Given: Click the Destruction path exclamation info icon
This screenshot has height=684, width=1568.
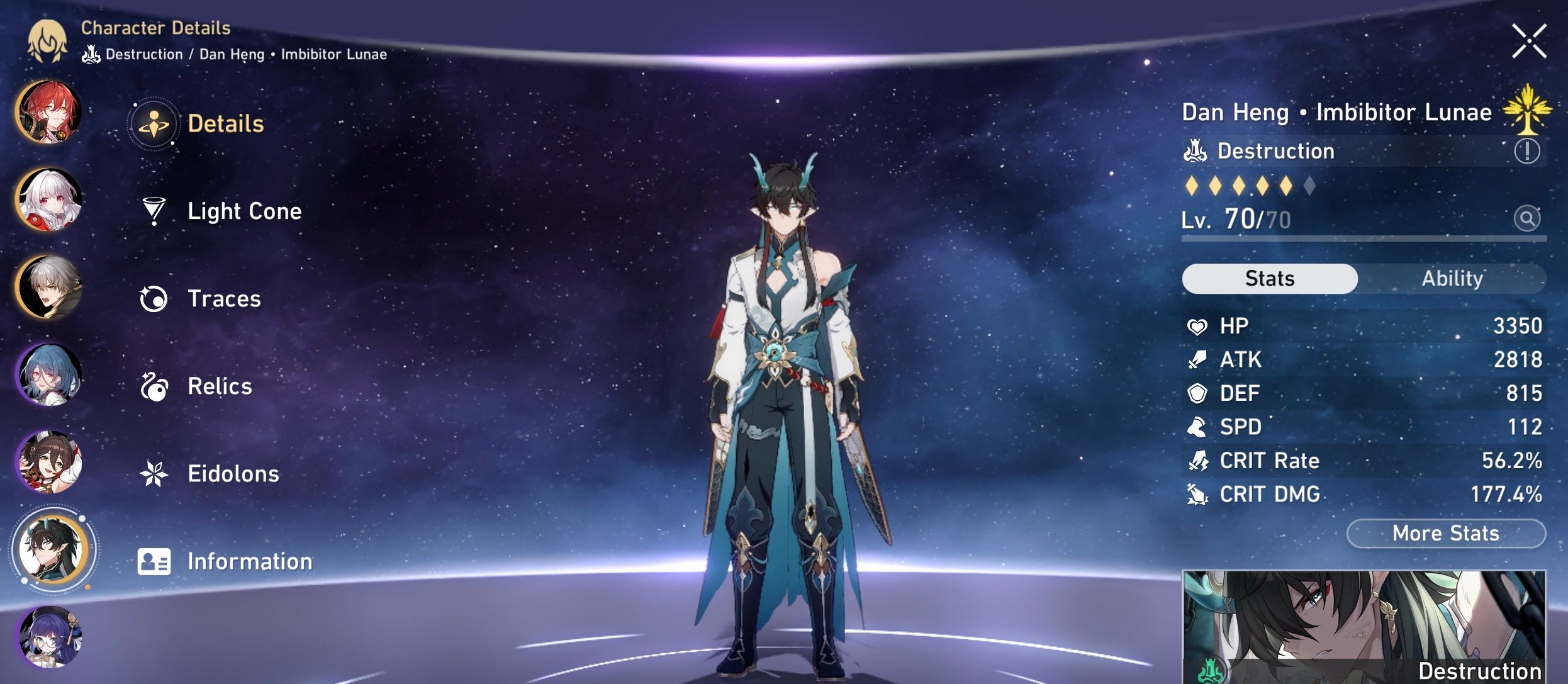Looking at the screenshot, I should click(1528, 151).
